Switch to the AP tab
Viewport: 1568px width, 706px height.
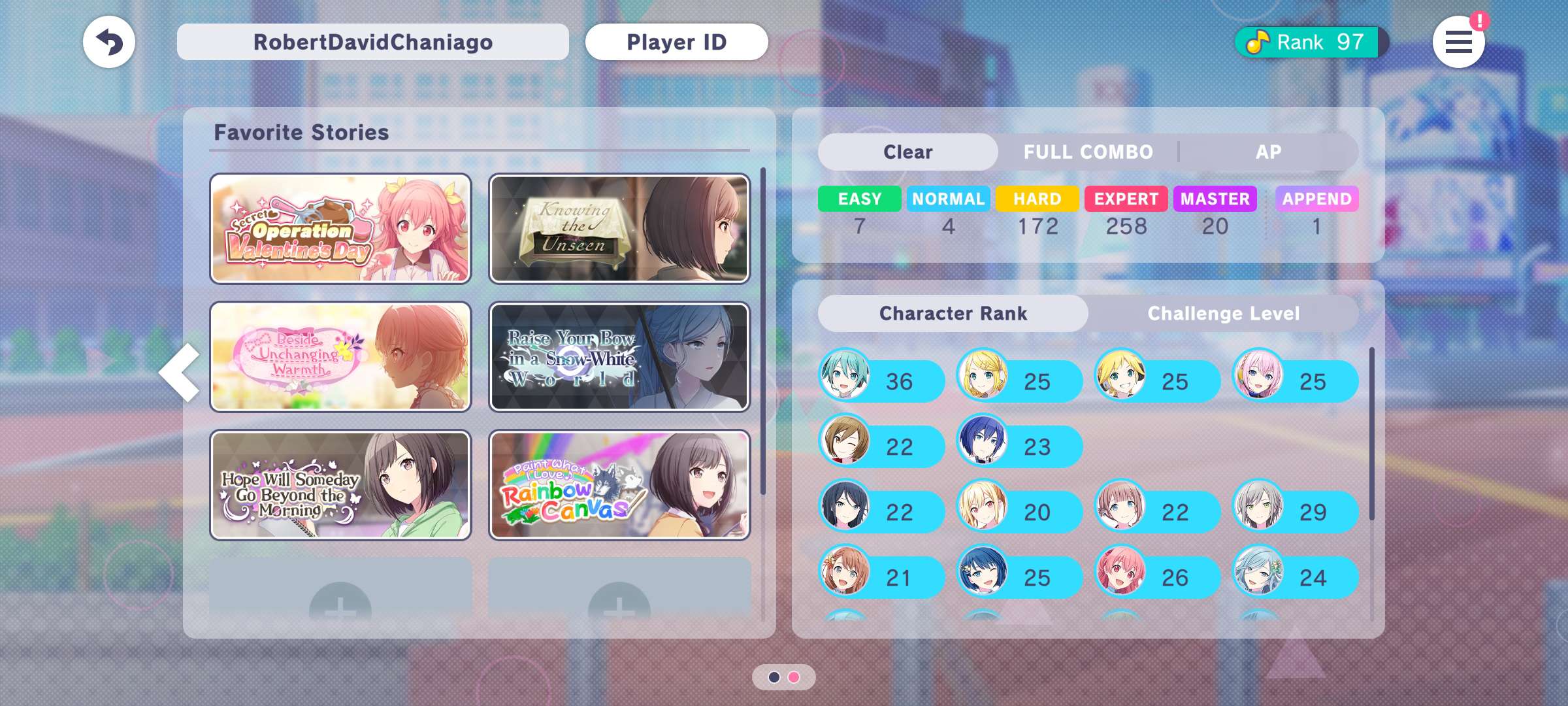tap(1268, 152)
